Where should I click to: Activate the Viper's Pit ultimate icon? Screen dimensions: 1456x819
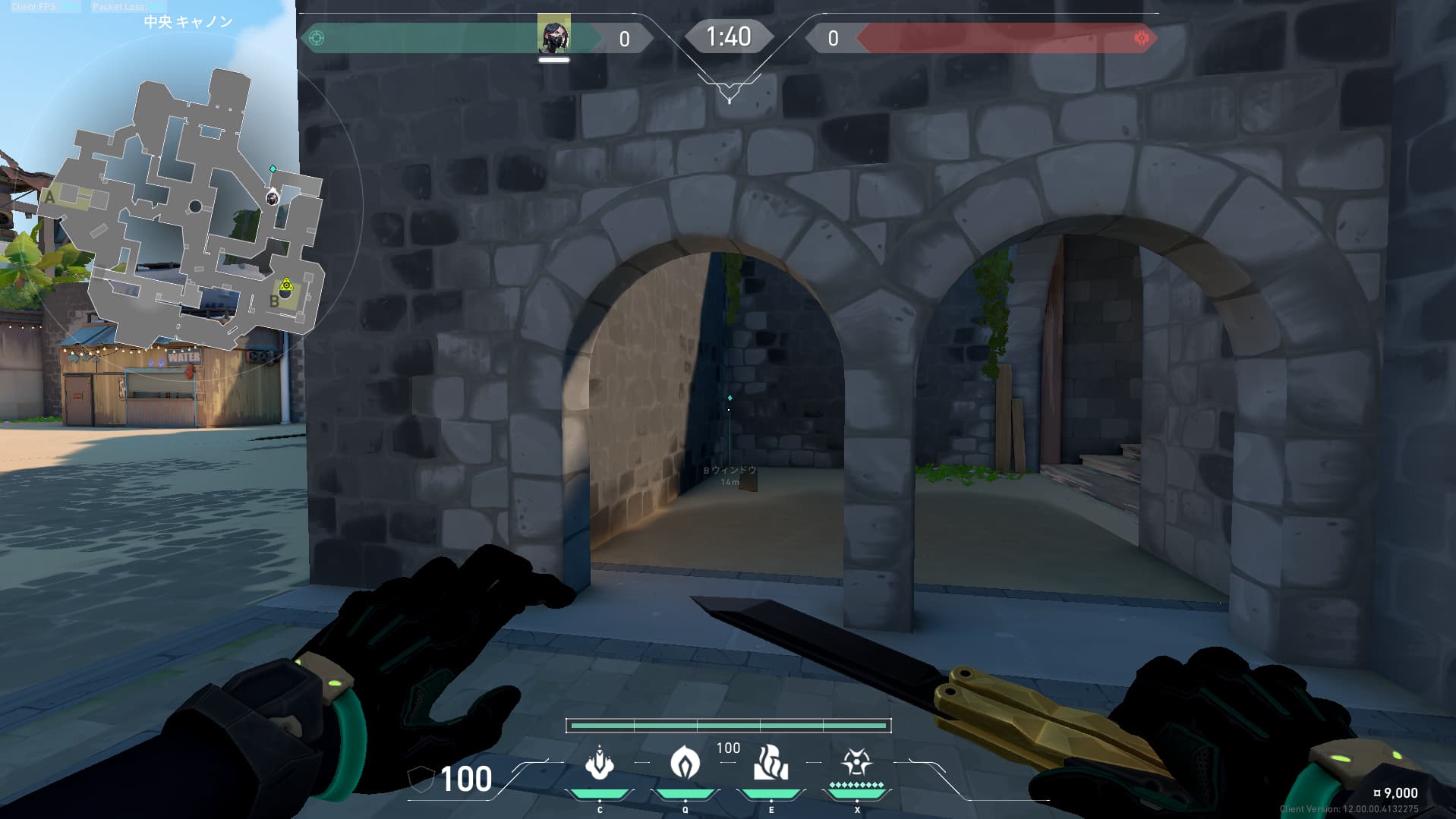tap(856, 762)
